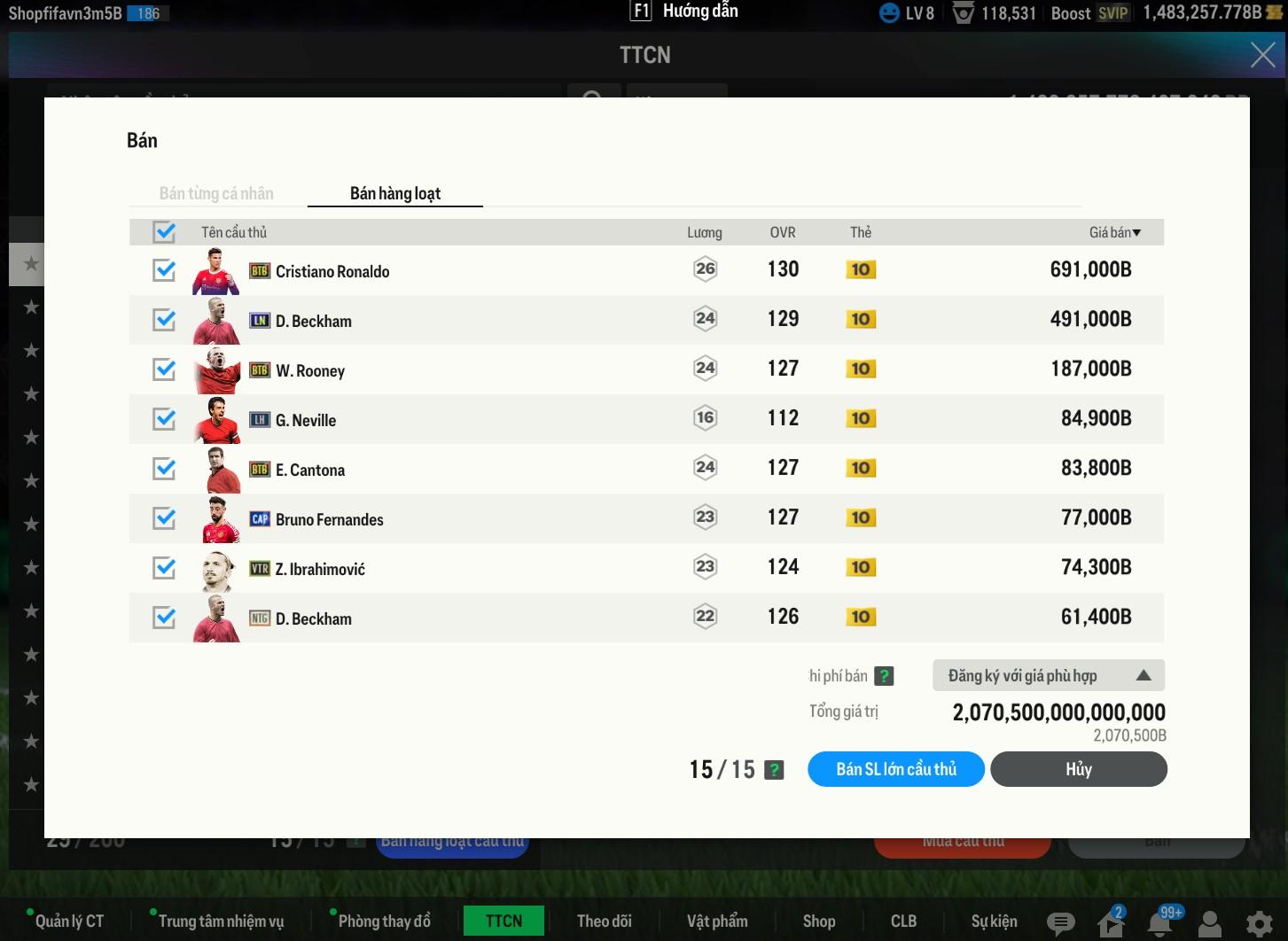Screen dimensions: 1288x941
Task: Toggle the select-all players checkbox
Action: point(164,232)
